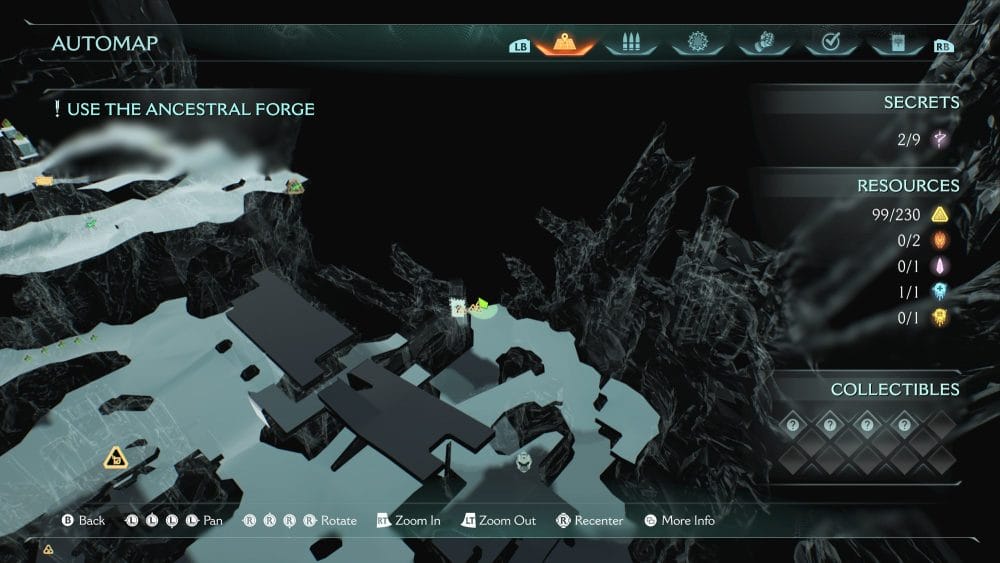Click the green player arrow on the map

pyautogui.click(x=482, y=304)
